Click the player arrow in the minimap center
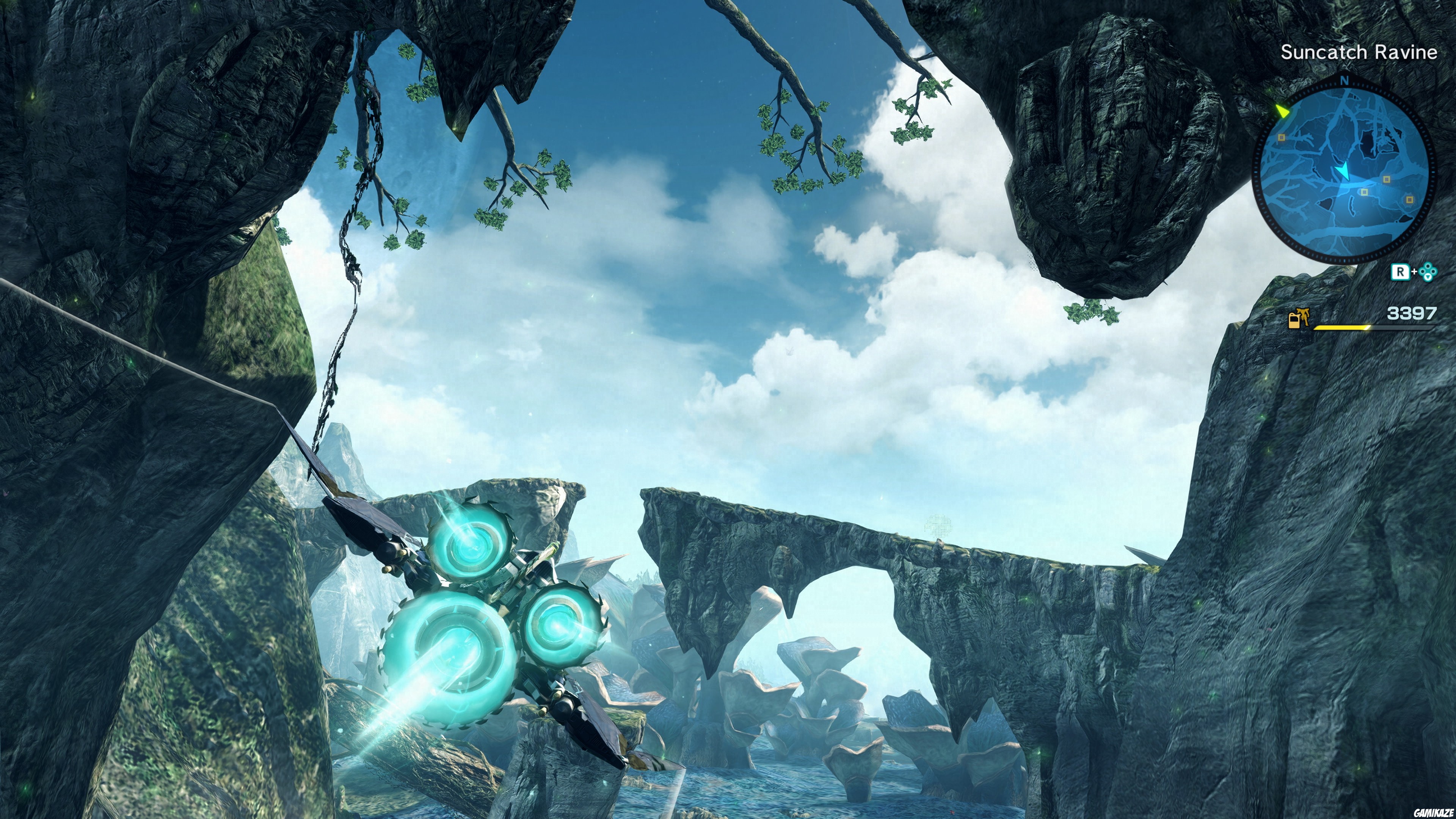The width and height of the screenshot is (1456, 819). pyautogui.click(x=1343, y=171)
